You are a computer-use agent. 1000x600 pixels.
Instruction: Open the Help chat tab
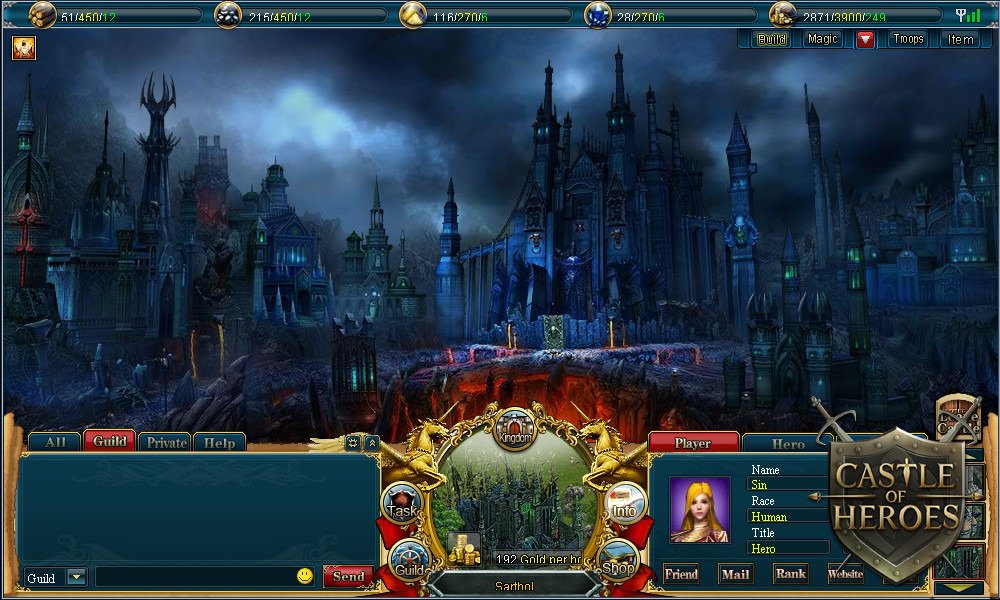tap(219, 442)
